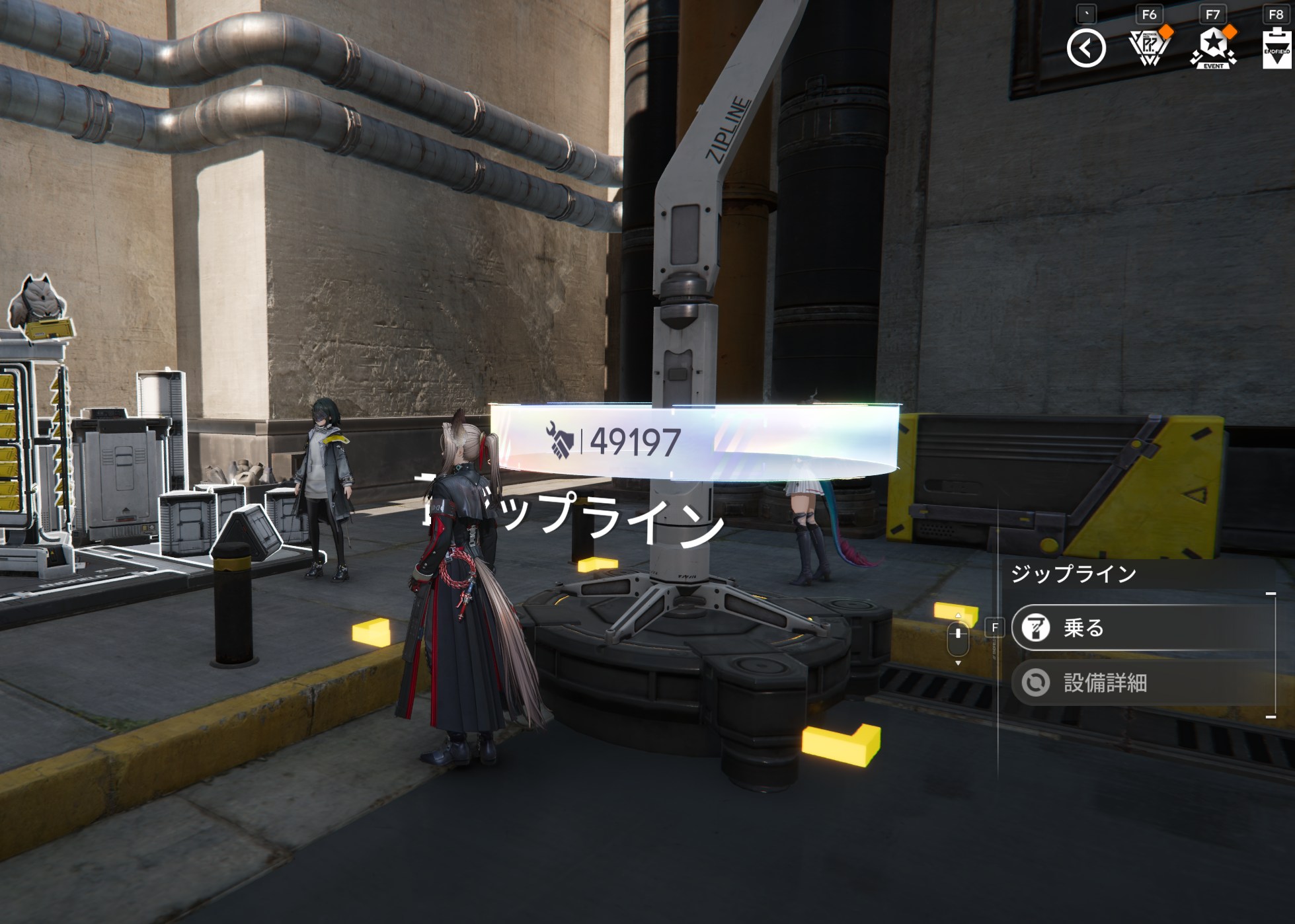Open the Endfield emblem menu icon
This screenshot has height=924, width=1295.
[1276, 48]
